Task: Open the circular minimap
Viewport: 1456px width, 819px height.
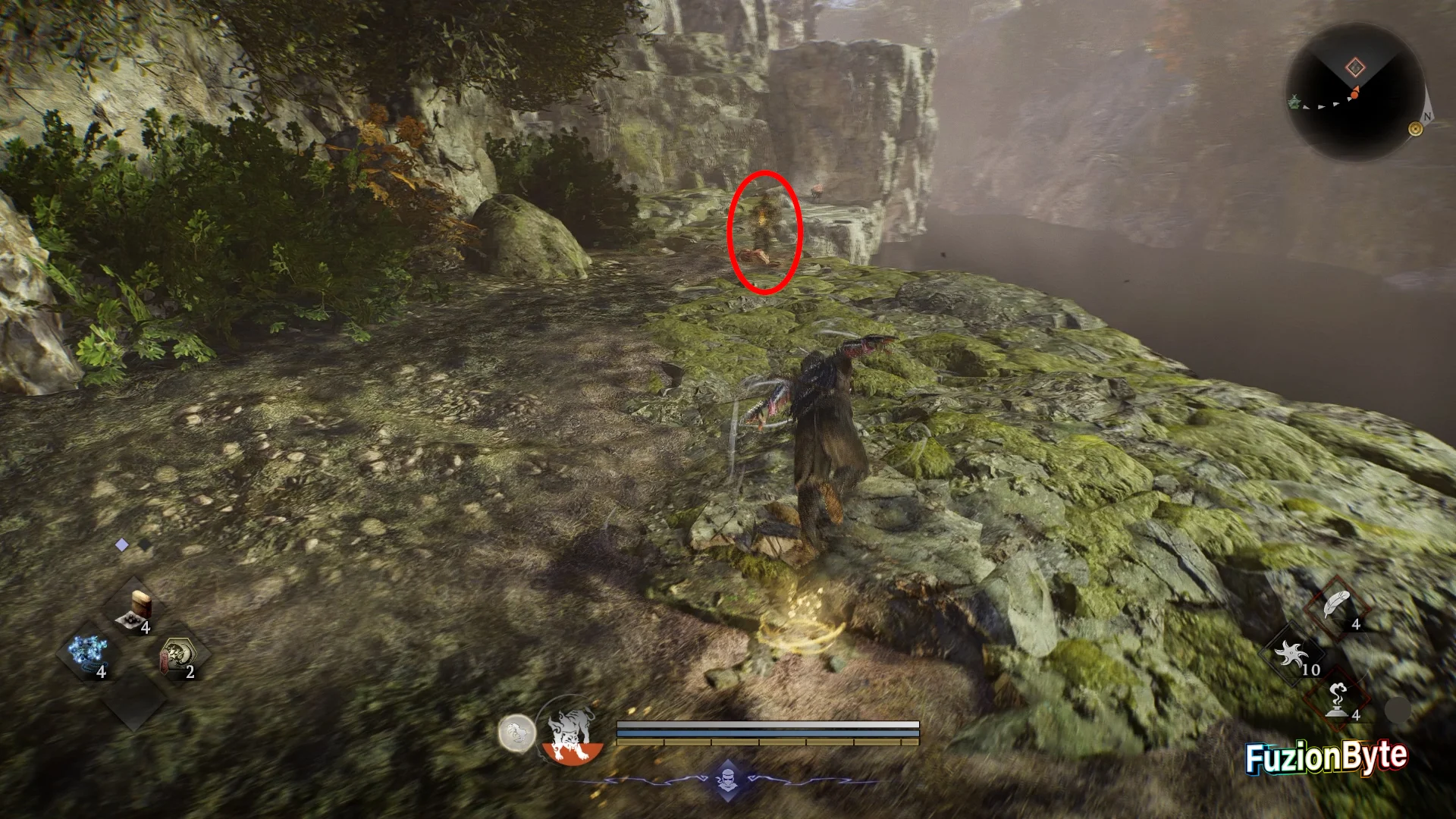Action: coord(1355,91)
